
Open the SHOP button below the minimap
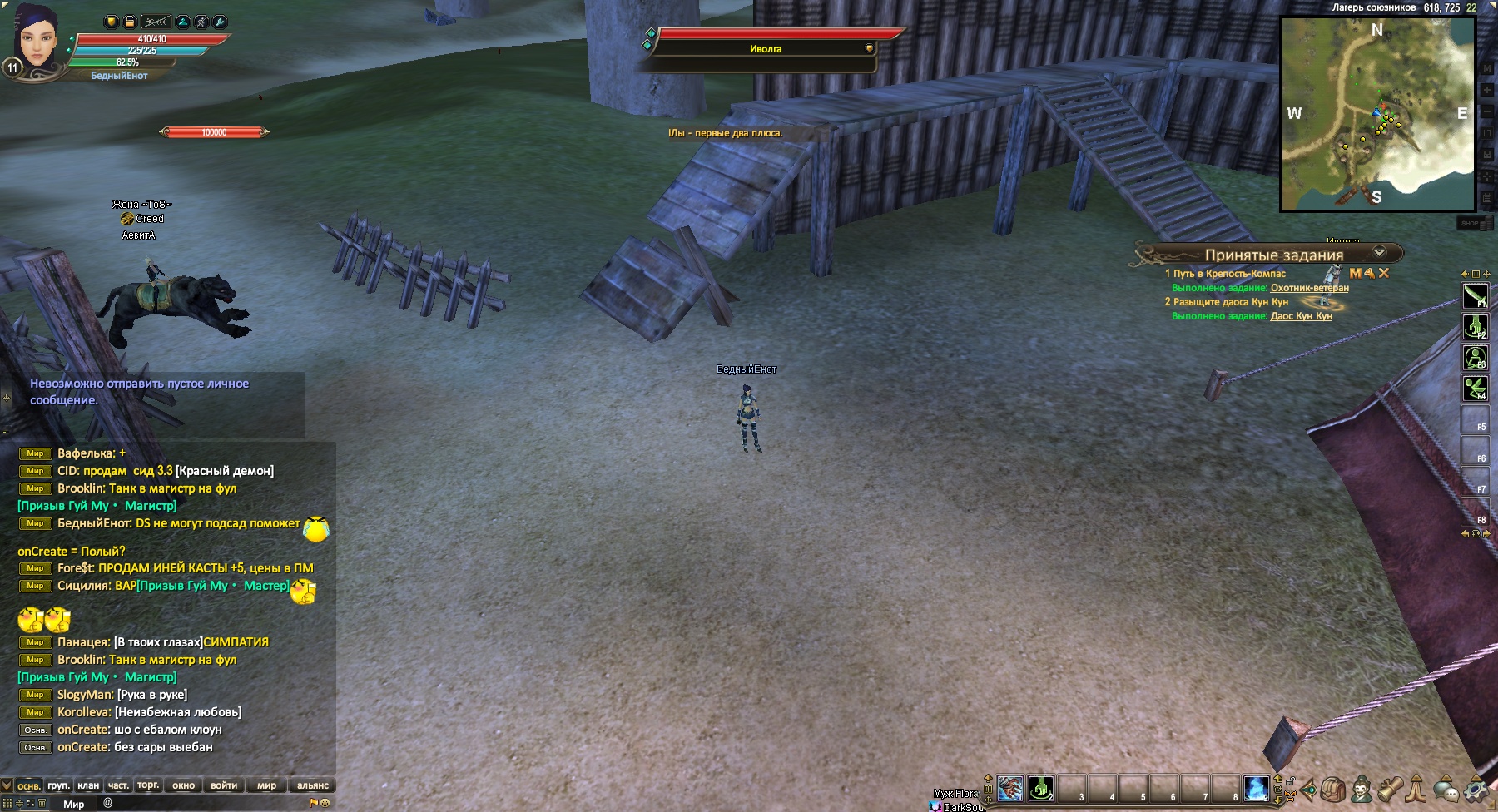(1471, 223)
